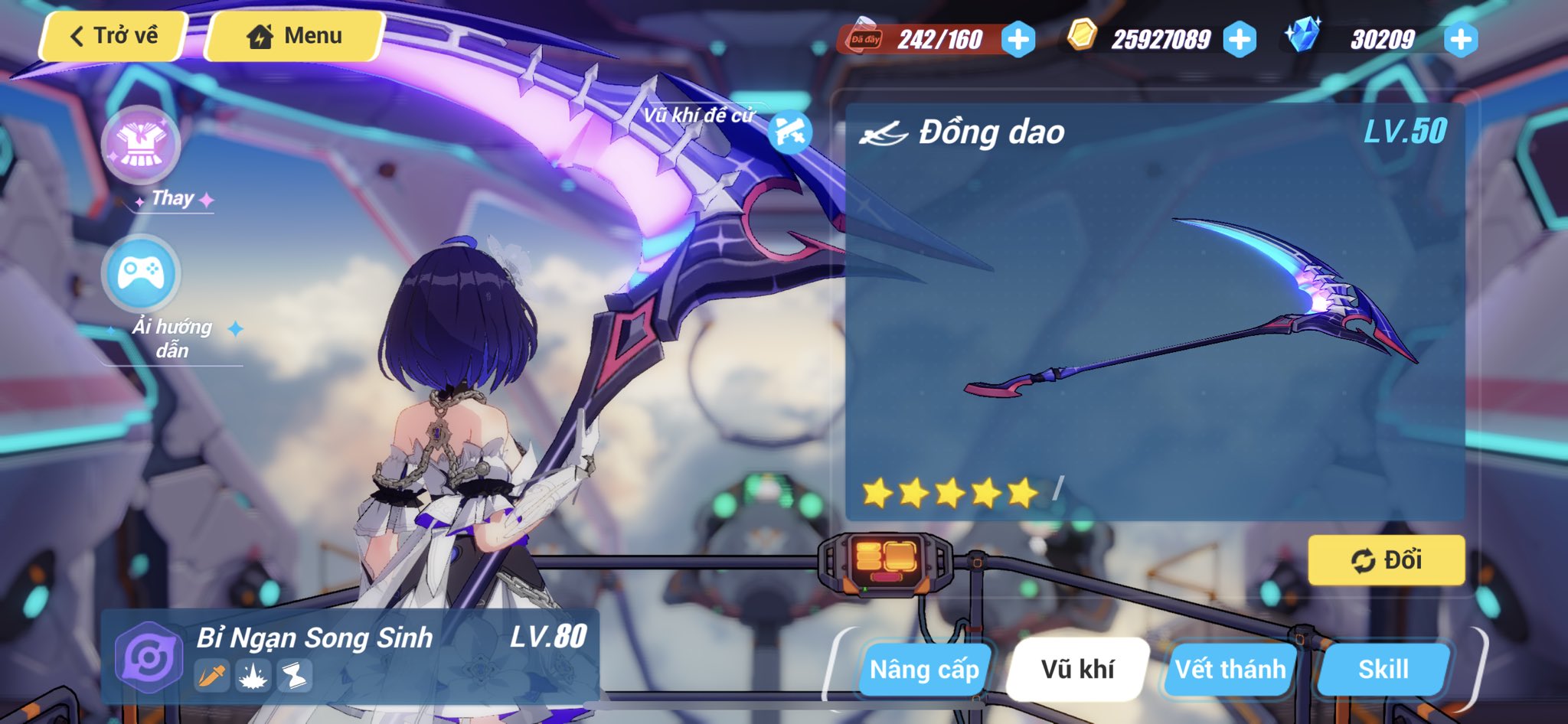
Task: Click the plus next to 25927089 coins
Action: pyautogui.click(x=1241, y=37)
